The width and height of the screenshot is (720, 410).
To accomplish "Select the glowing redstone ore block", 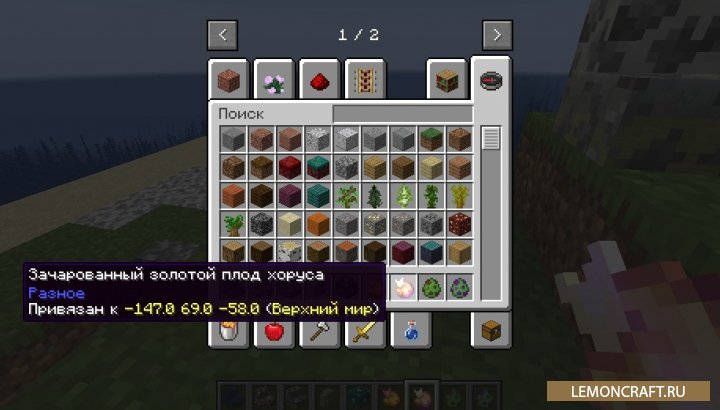I will pyautogui.click(x=460, y=223).
